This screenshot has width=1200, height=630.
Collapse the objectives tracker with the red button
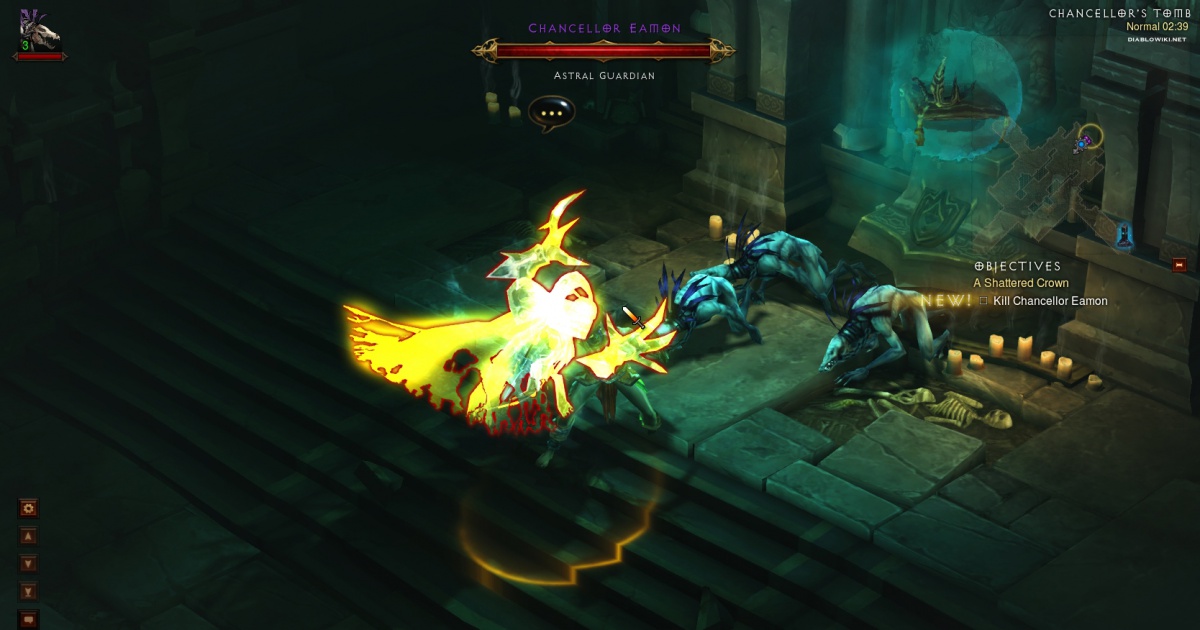coord(1180,265)
